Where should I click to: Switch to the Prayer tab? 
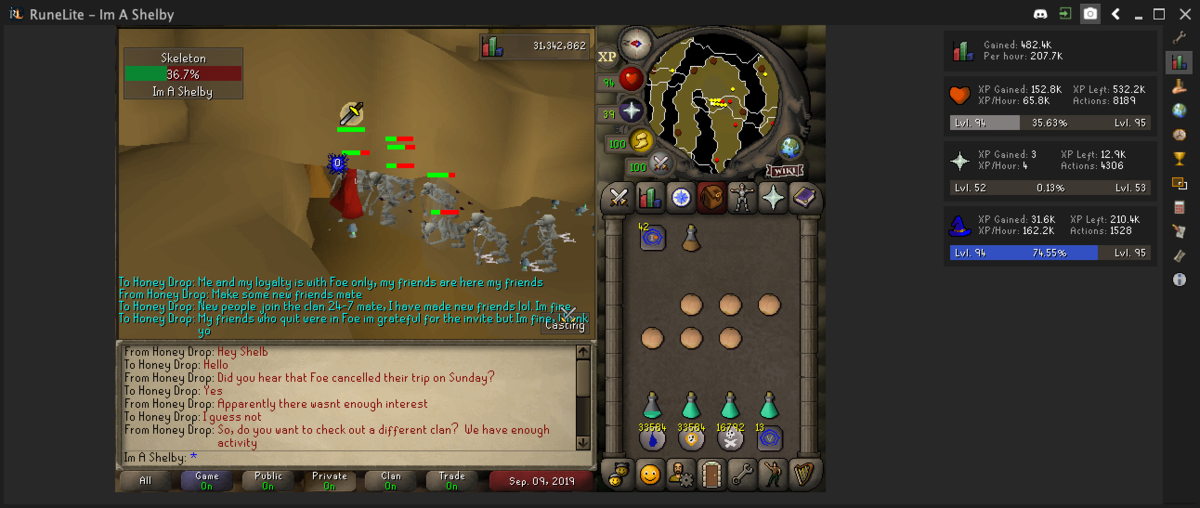(x=773, y=198)
